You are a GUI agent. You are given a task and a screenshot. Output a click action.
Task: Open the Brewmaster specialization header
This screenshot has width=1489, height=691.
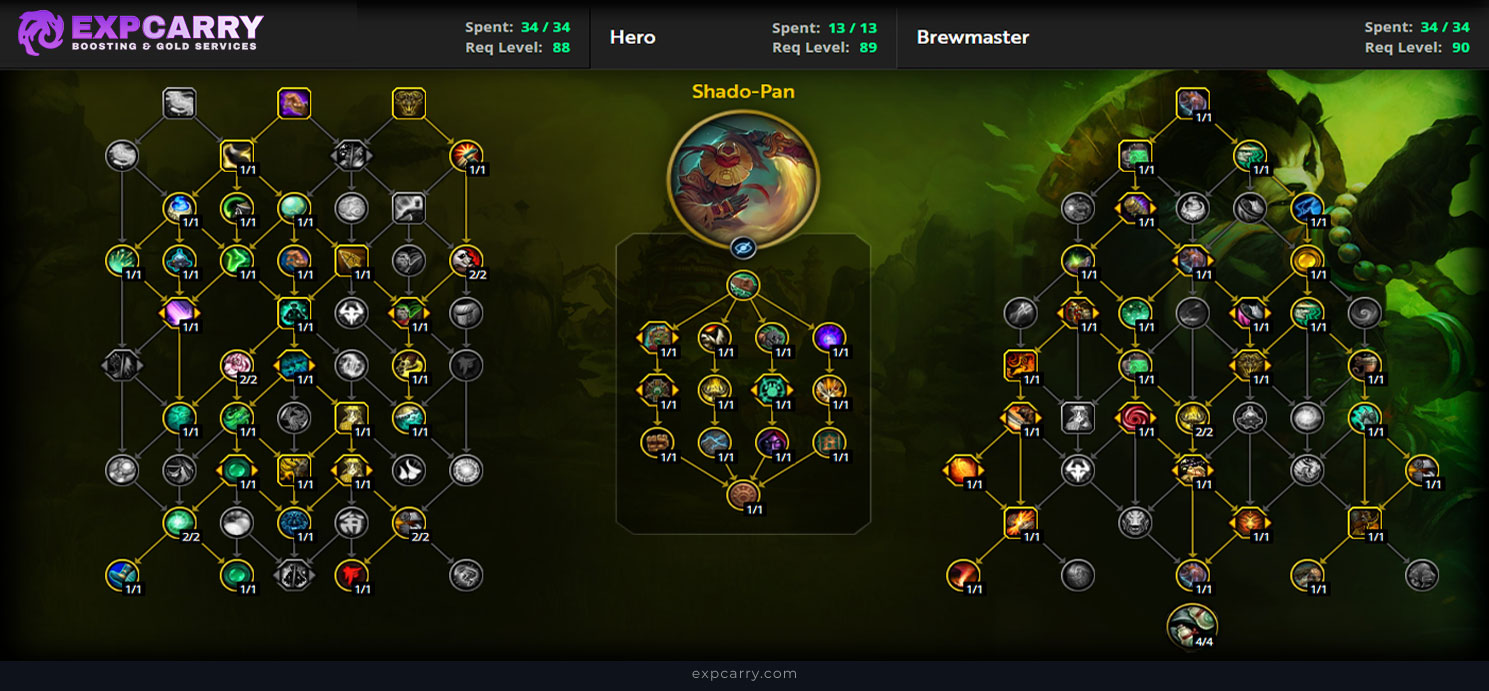[972, 38]
